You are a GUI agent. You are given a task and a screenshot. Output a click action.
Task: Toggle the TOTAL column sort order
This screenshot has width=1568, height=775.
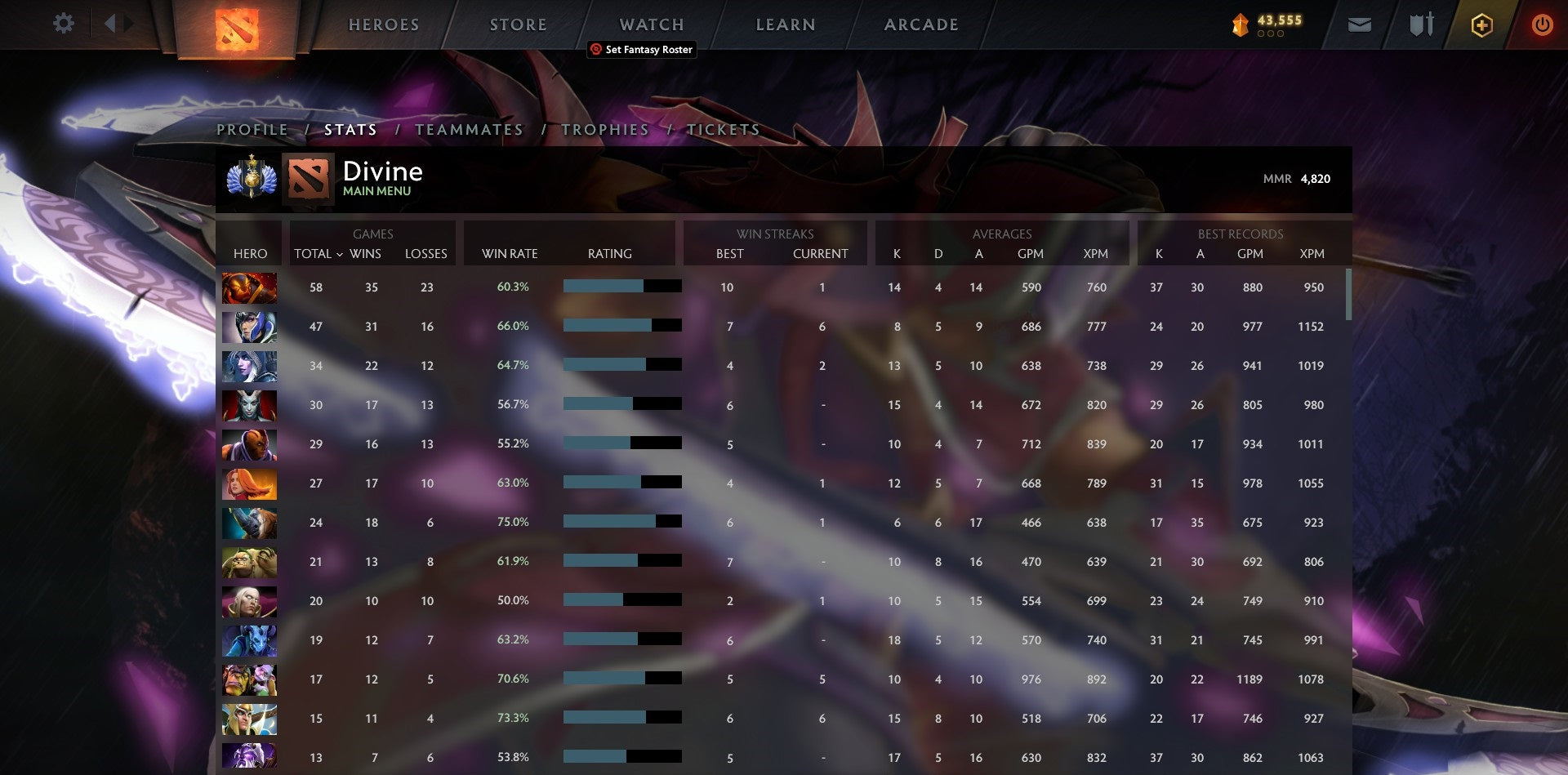click(x=318, y=254)
